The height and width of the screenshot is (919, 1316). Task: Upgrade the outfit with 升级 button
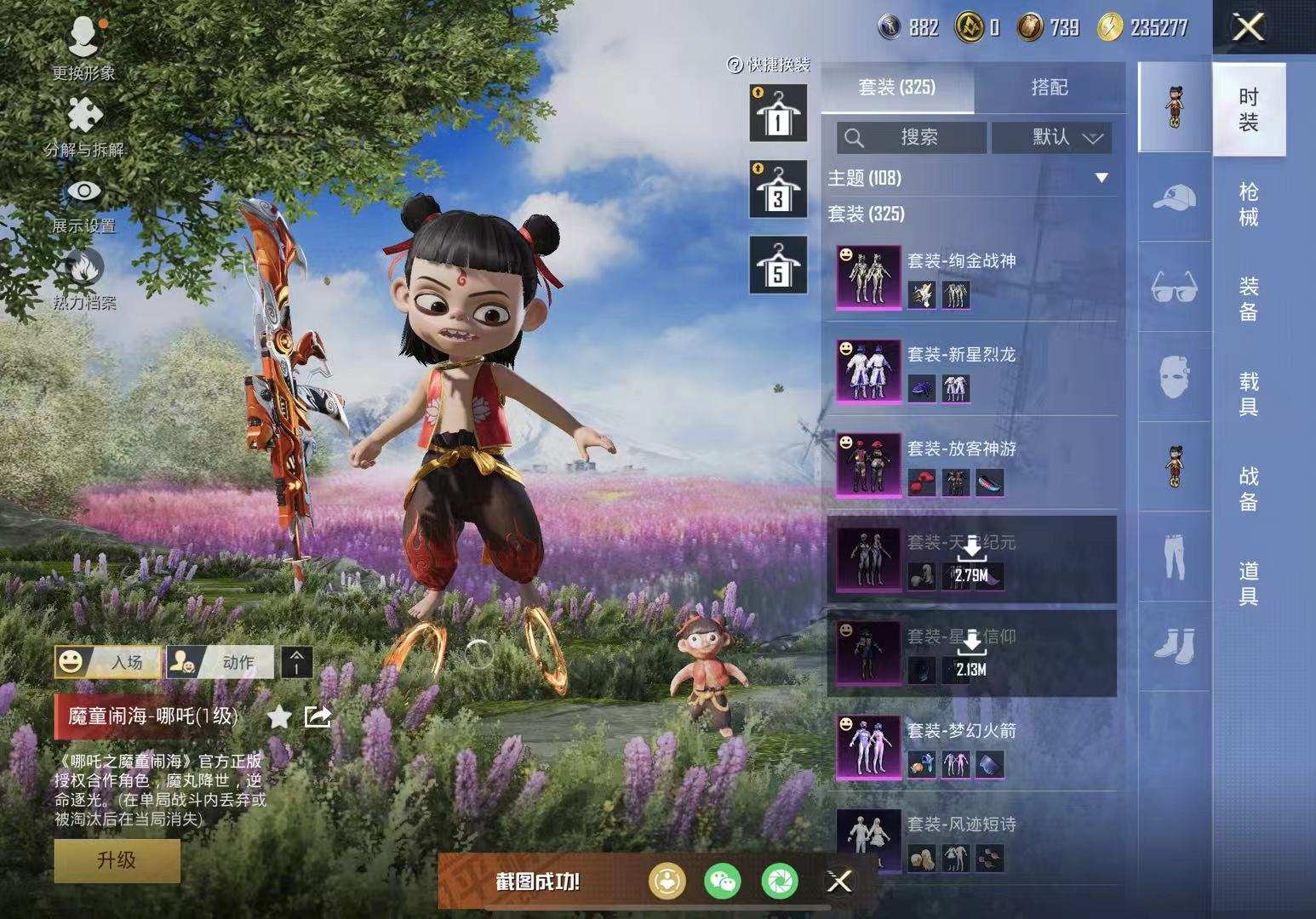117,860
